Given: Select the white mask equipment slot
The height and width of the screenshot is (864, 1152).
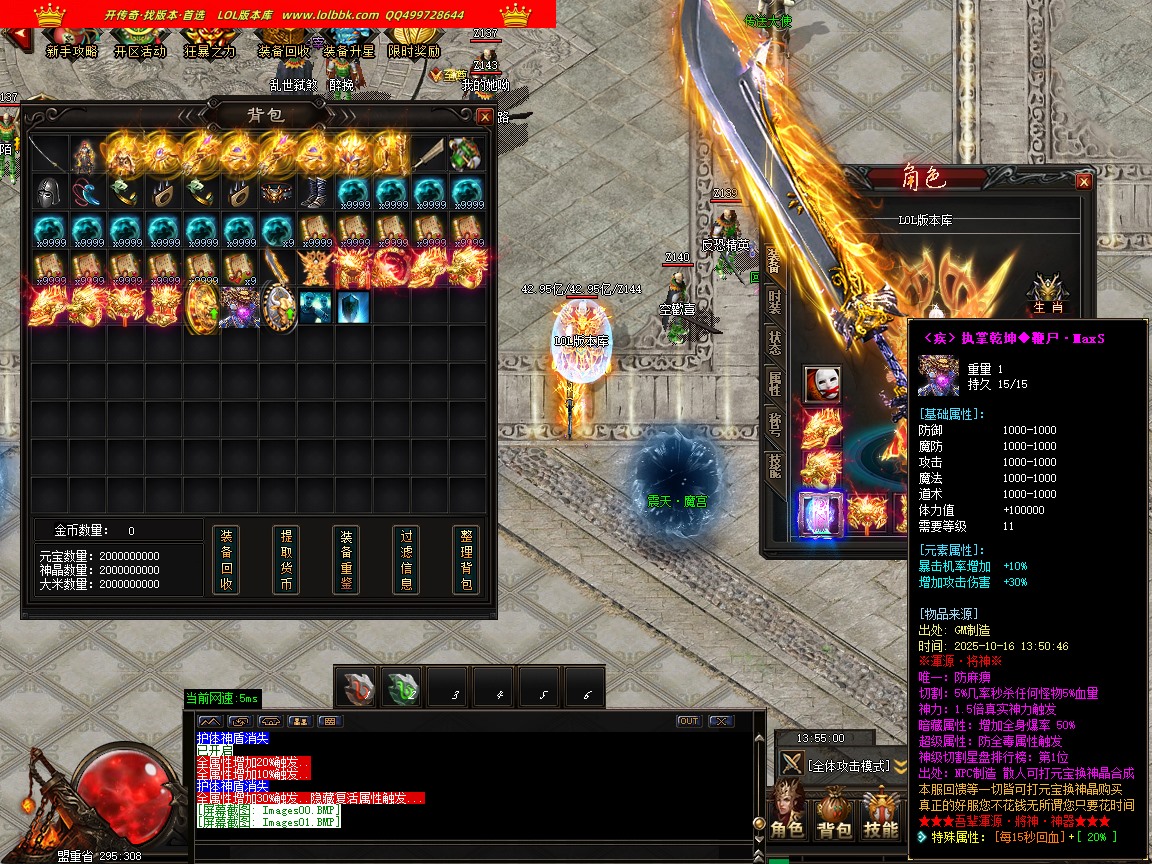Looking at the screenshot, I should [x=822, y=383].
